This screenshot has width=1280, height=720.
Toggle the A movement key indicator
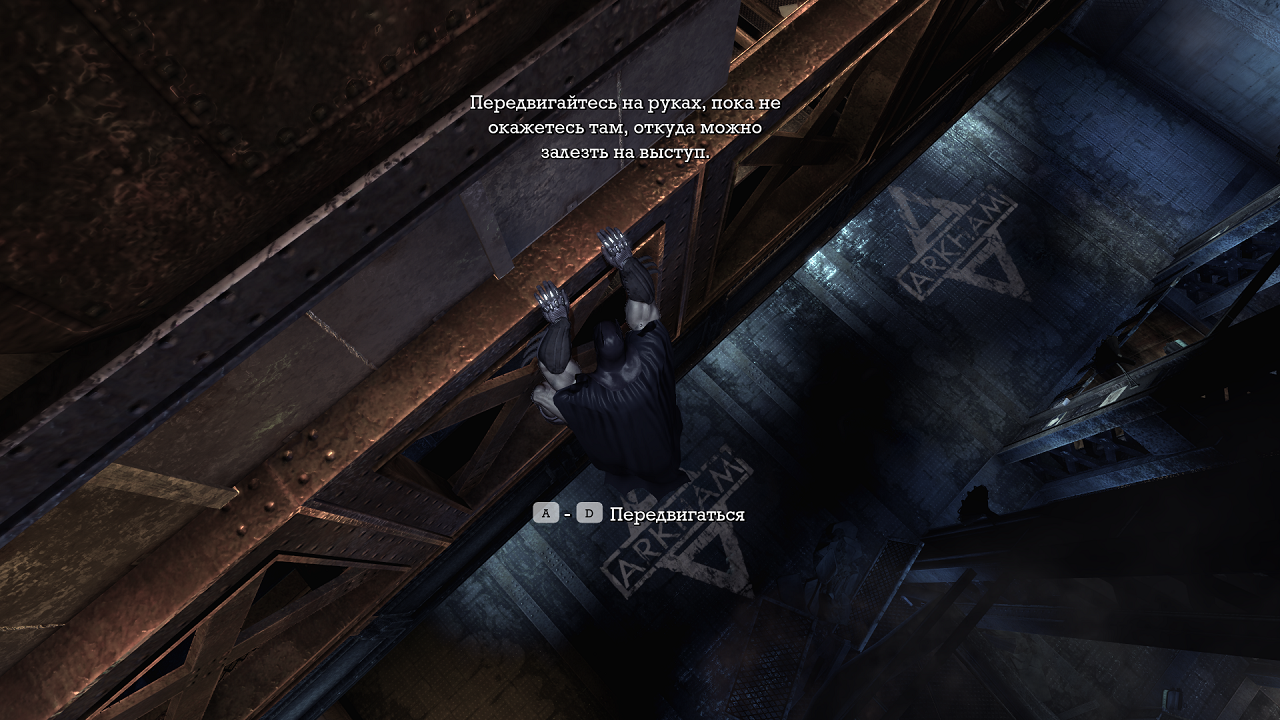point(545,514)
